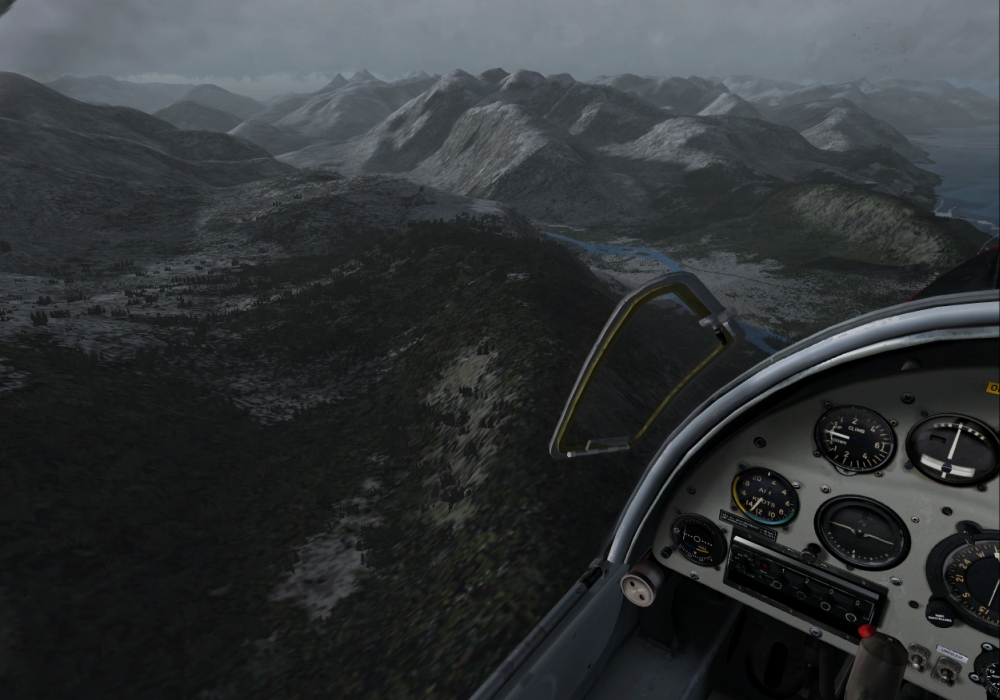Image resolution: width=1000 pixels, height=700 pixels.
Task: Turn the compass gauge's black adjustment knob
Action: pos(938,611)
